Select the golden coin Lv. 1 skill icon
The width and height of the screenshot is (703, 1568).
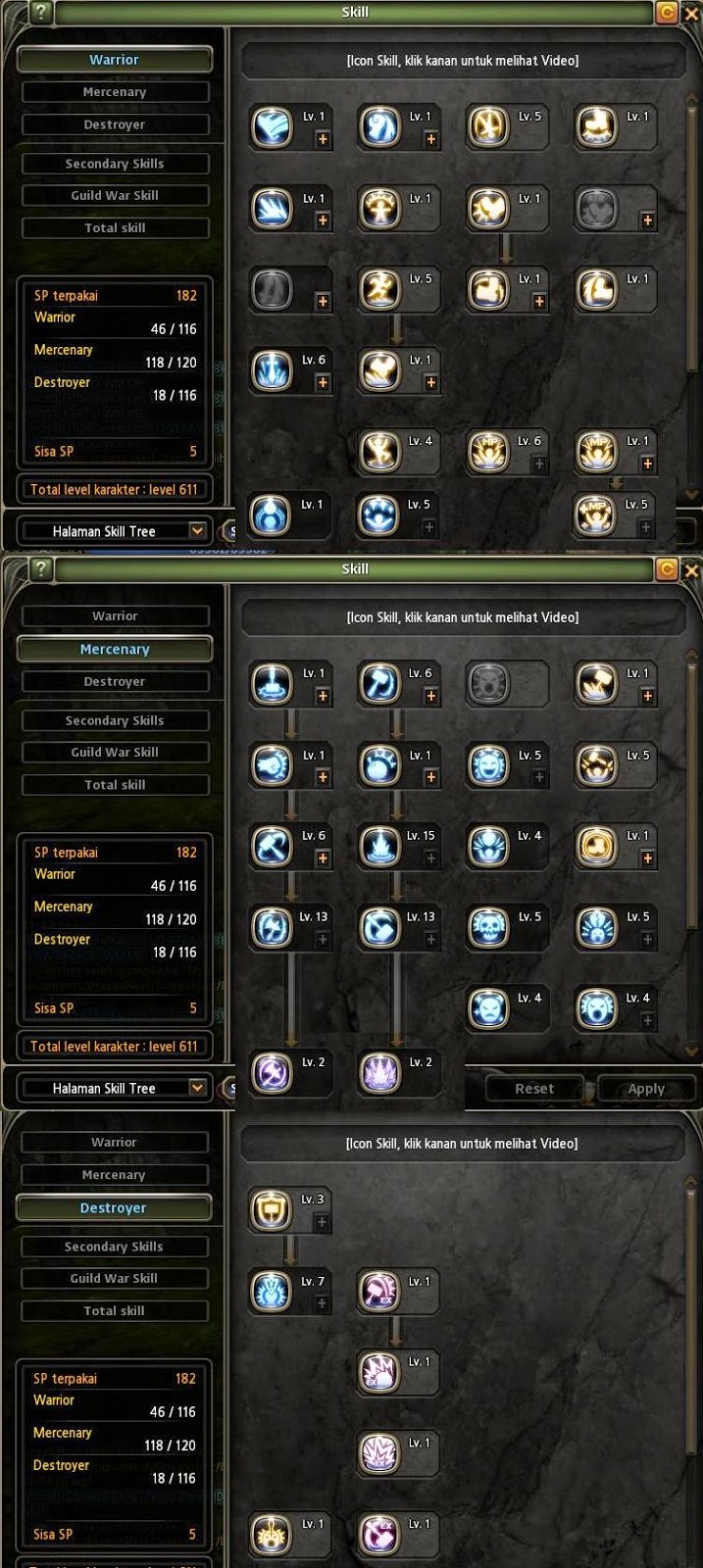(x=596, y=847)
